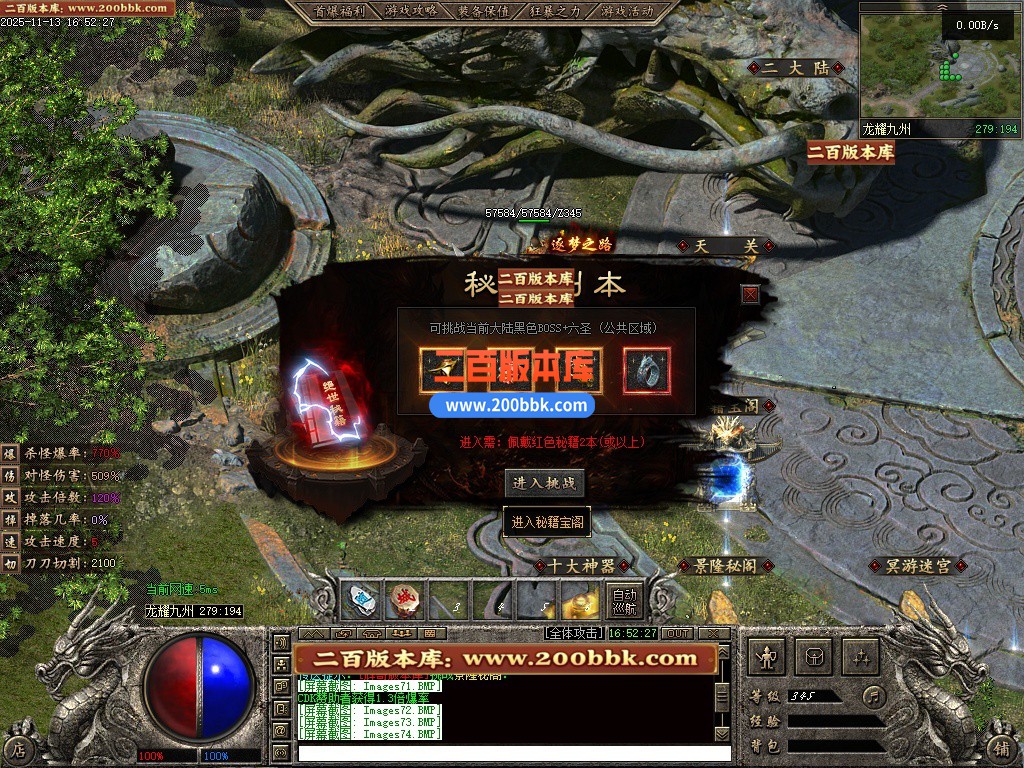The height and width of the screenshot is (768, 1024).
Task: Switch the 全体攻击 attack mode label
Action: point(574,633)
